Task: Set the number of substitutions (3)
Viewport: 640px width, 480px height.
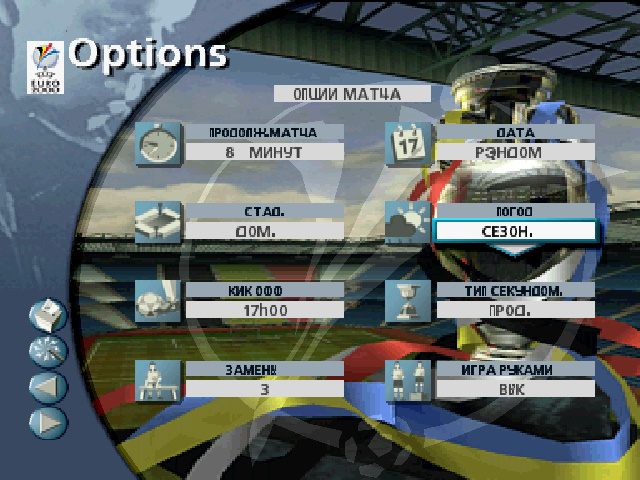Action: point(264,388)
